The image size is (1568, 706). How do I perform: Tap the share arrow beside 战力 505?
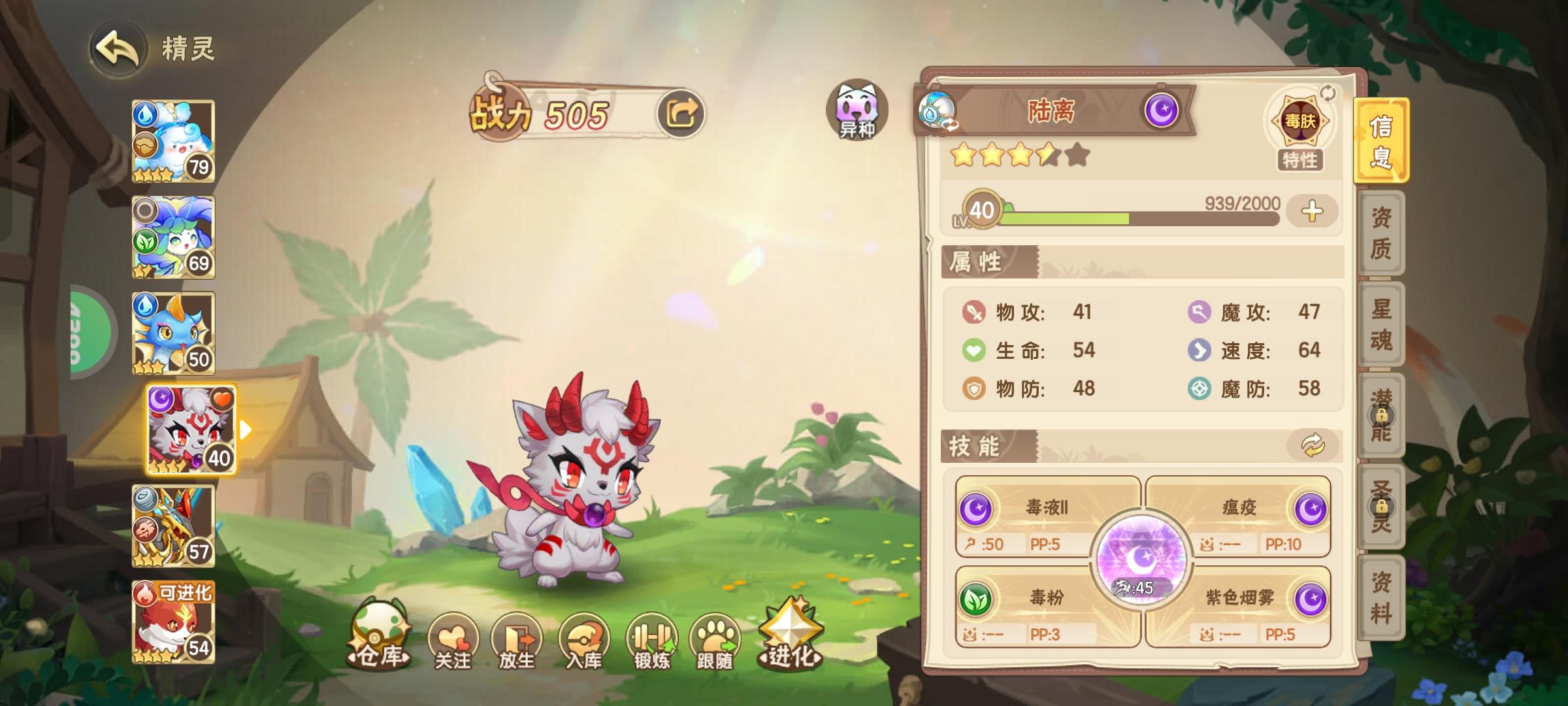click(682, 112)
